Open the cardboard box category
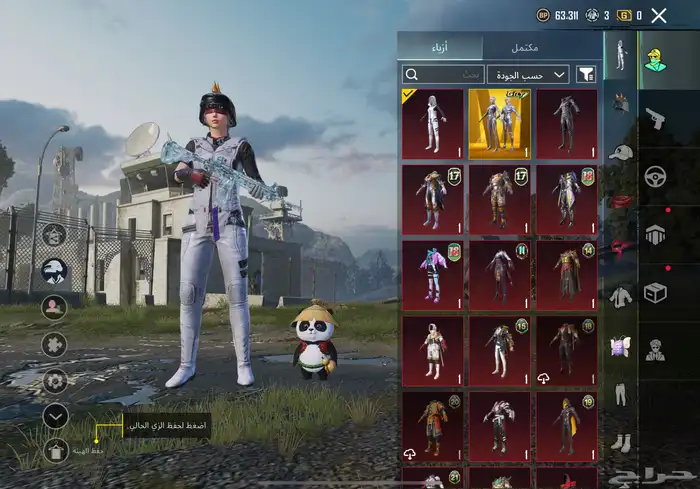The image size is (700, 489). coord(656,292)
